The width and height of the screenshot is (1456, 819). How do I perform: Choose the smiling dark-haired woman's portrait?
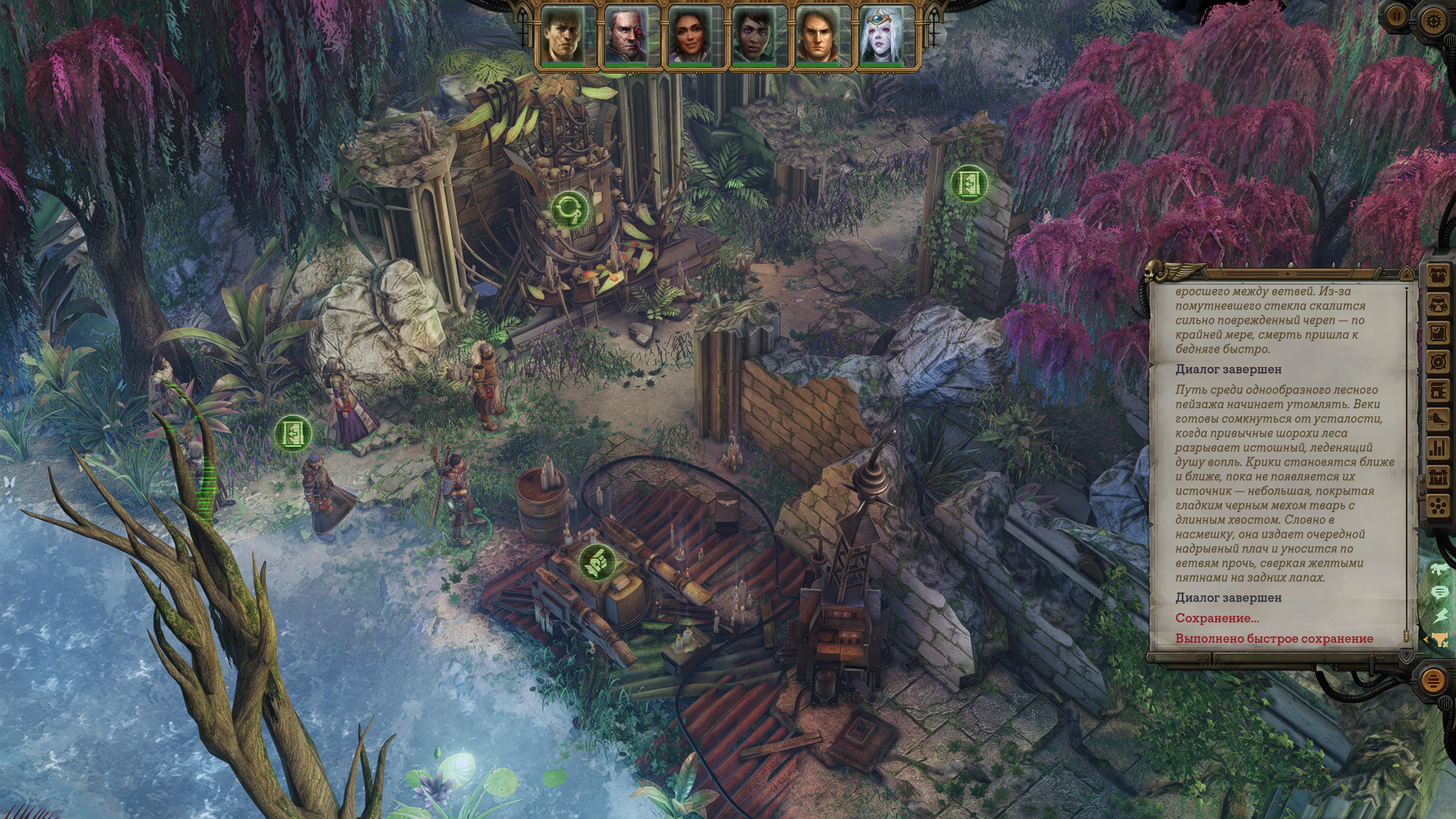[691, 36]
